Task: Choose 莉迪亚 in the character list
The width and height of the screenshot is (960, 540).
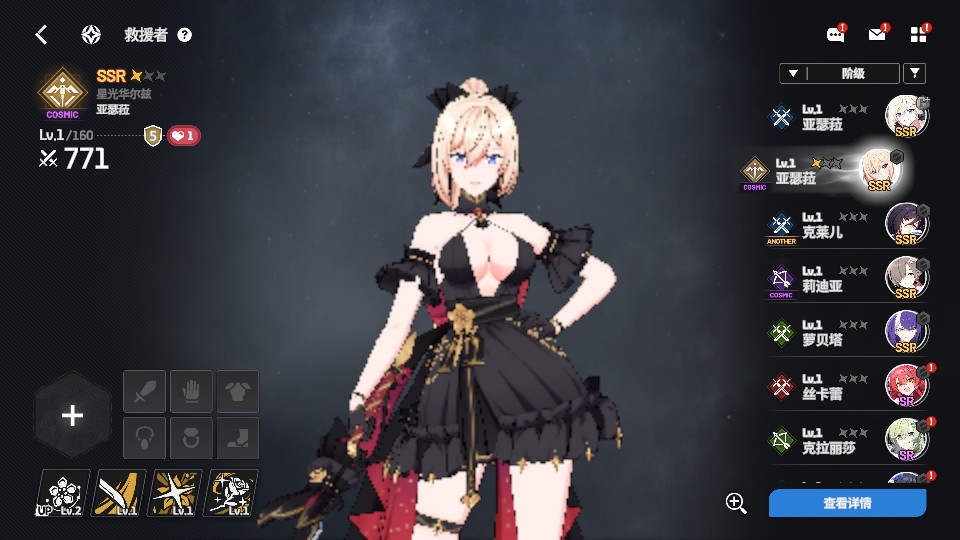Action: point(850,279)
